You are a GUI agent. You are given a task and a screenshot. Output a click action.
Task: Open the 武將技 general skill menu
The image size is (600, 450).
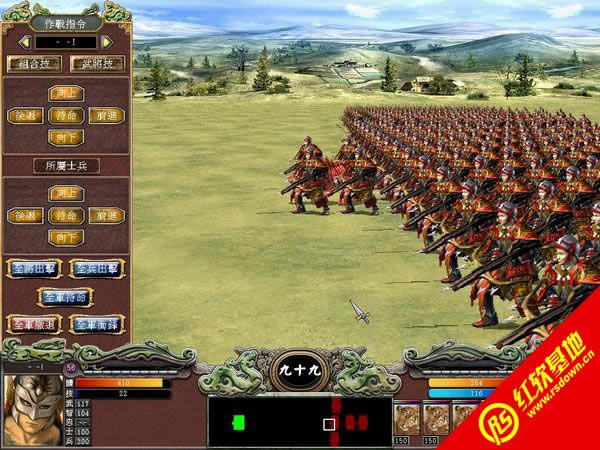tap(96, 63)
